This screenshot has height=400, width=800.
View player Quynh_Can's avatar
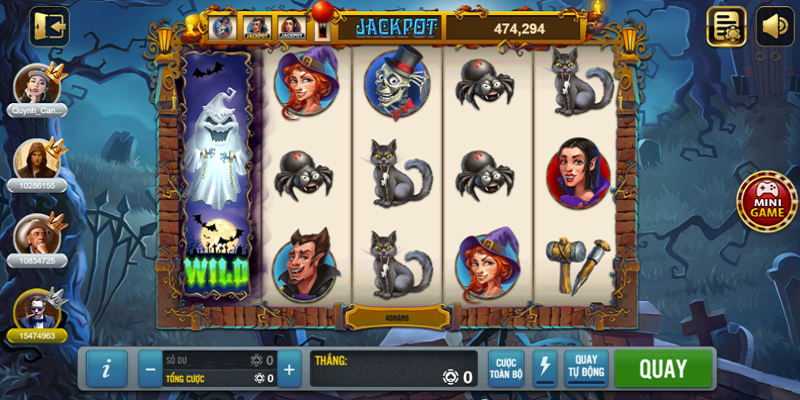tap(37, 84)
